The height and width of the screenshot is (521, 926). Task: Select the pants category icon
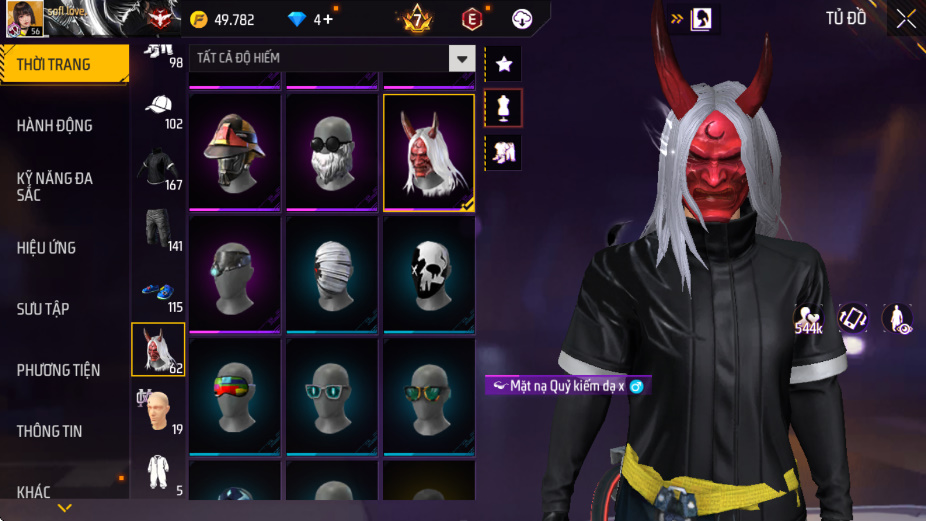158,230
